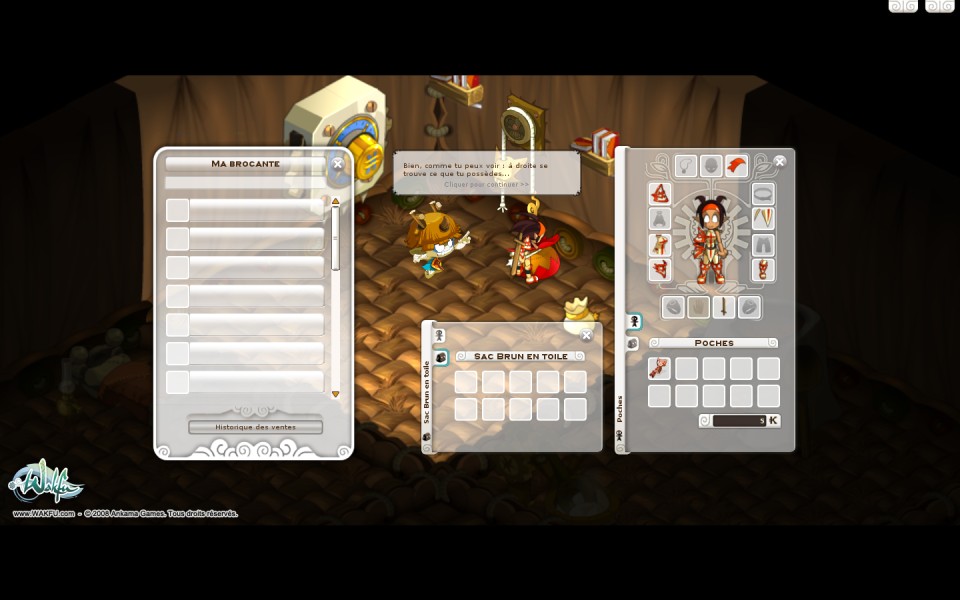
Task: Click the brocante list scroll-up arrow
Action: pos(335,201)
